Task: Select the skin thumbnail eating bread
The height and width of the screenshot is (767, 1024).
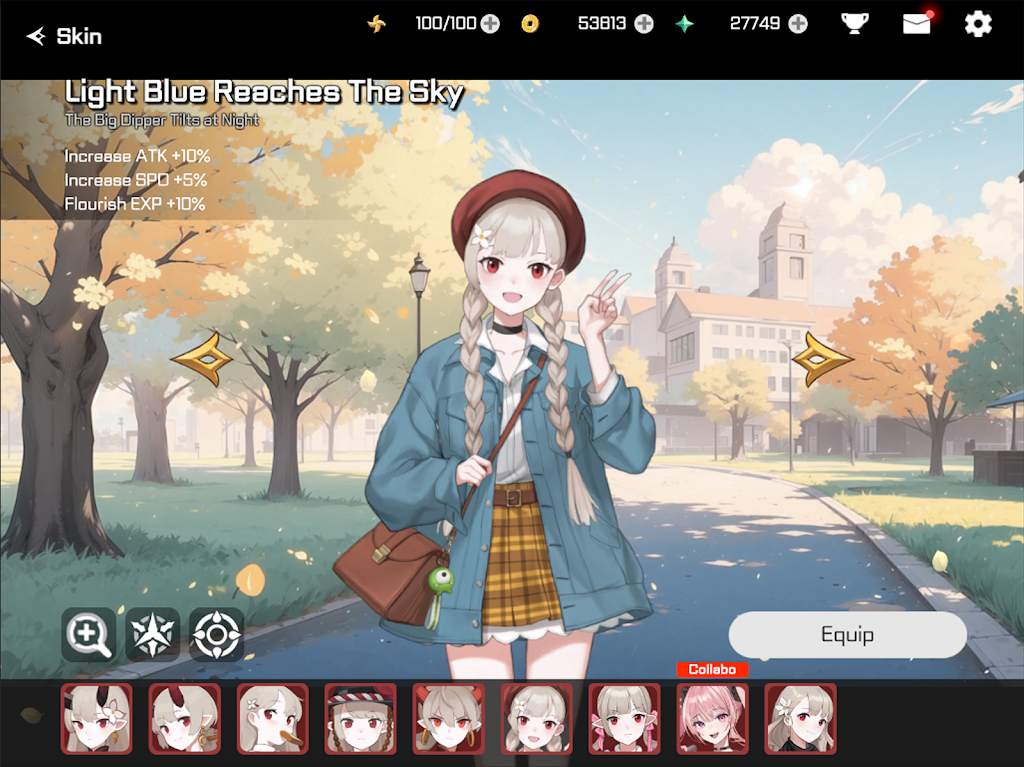Action: [x=273, y=718]
